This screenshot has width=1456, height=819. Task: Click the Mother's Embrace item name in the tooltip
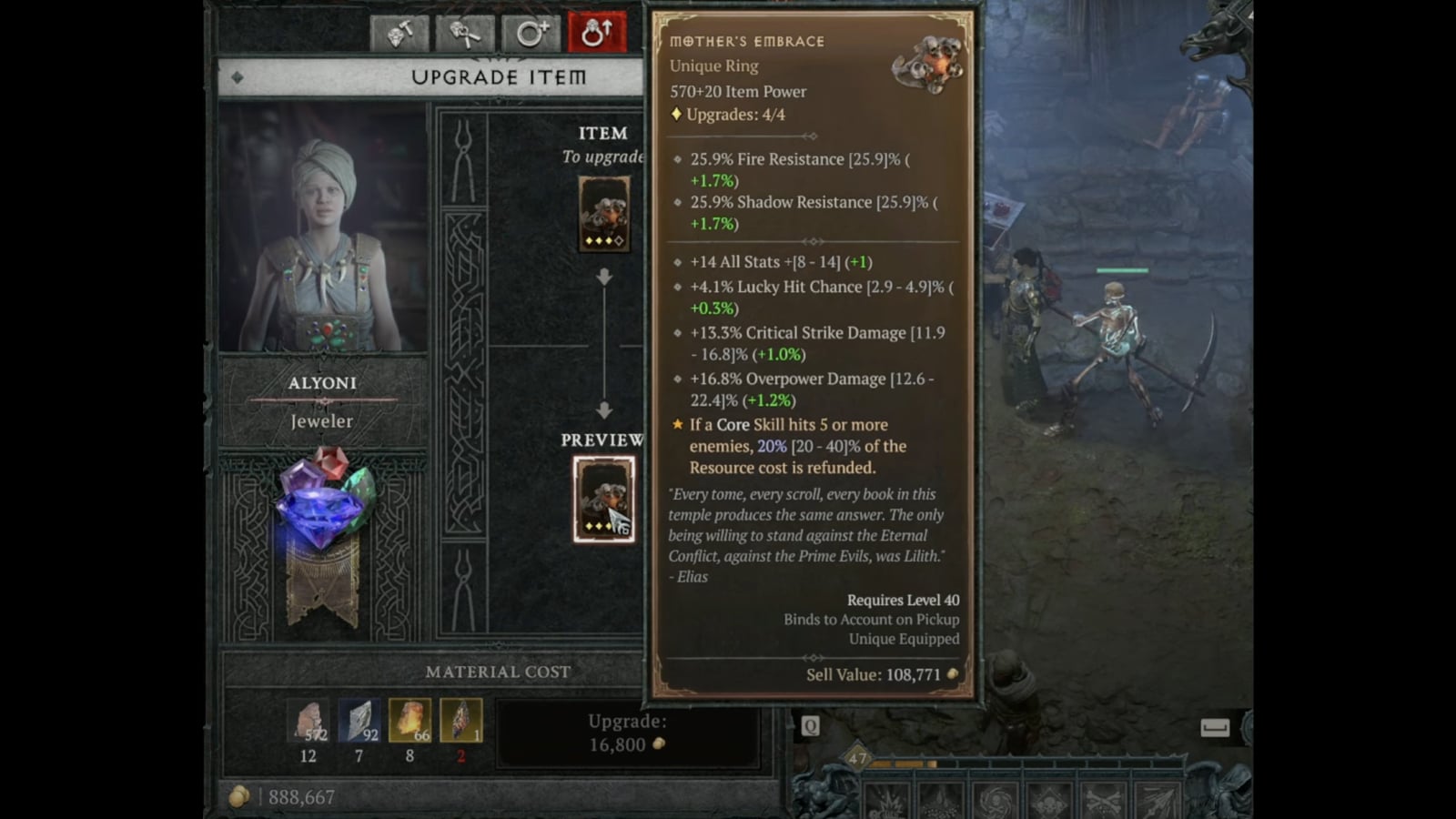746,40
